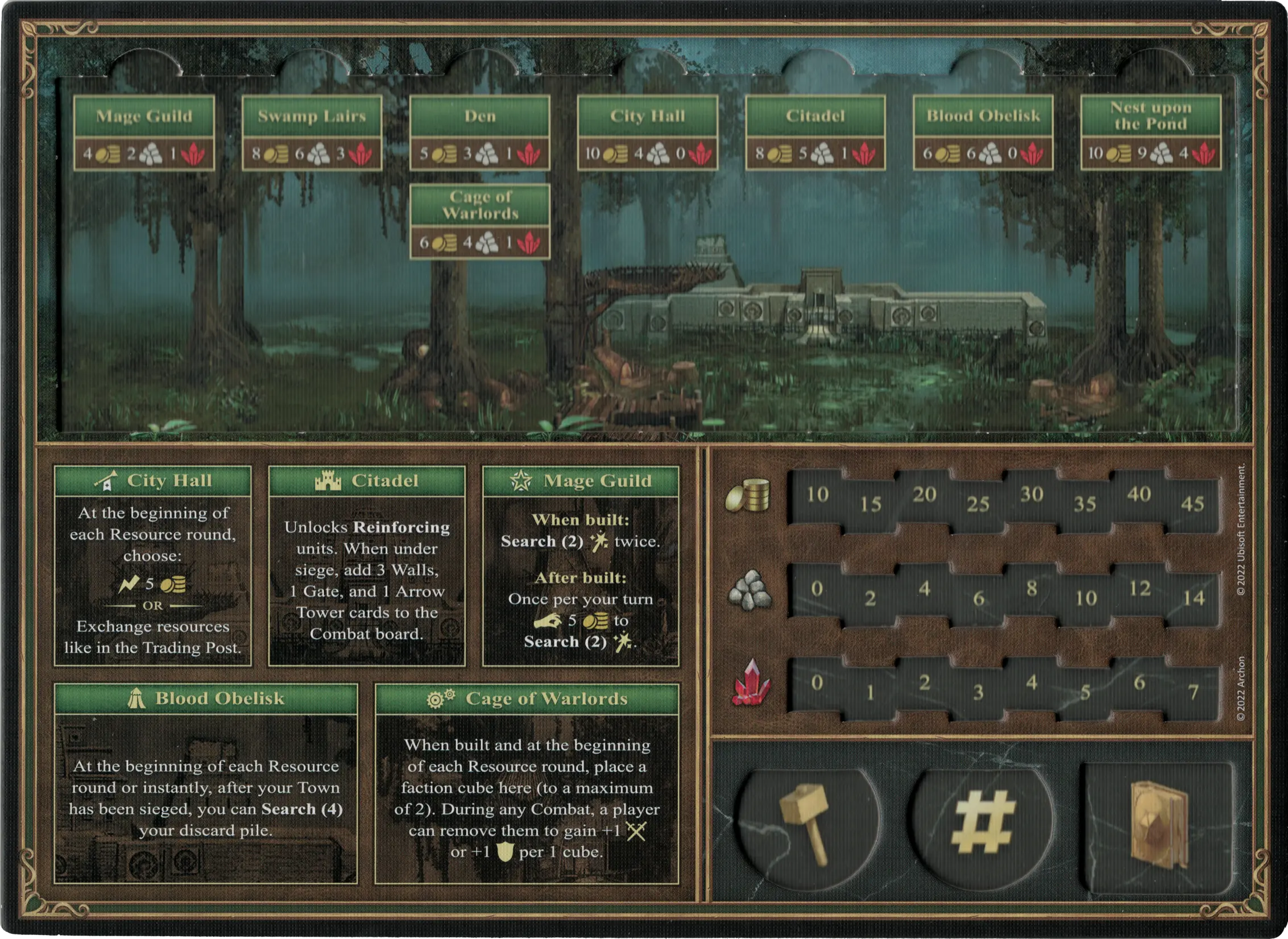The image size is (1288, 939).
Task: Open the City Hall description panel
Action: [x=152, y=565]
